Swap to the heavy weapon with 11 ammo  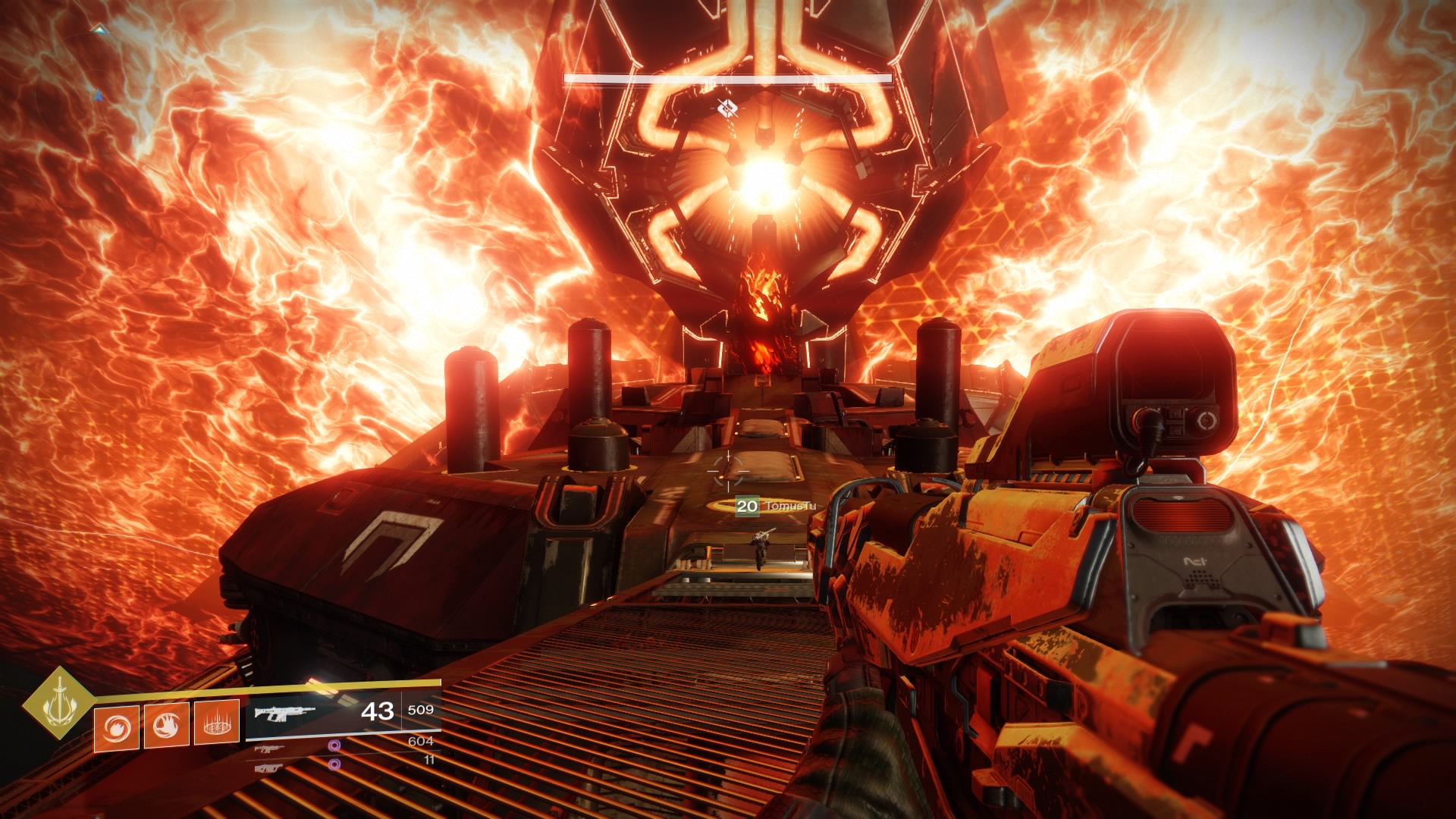pos(268,767)
